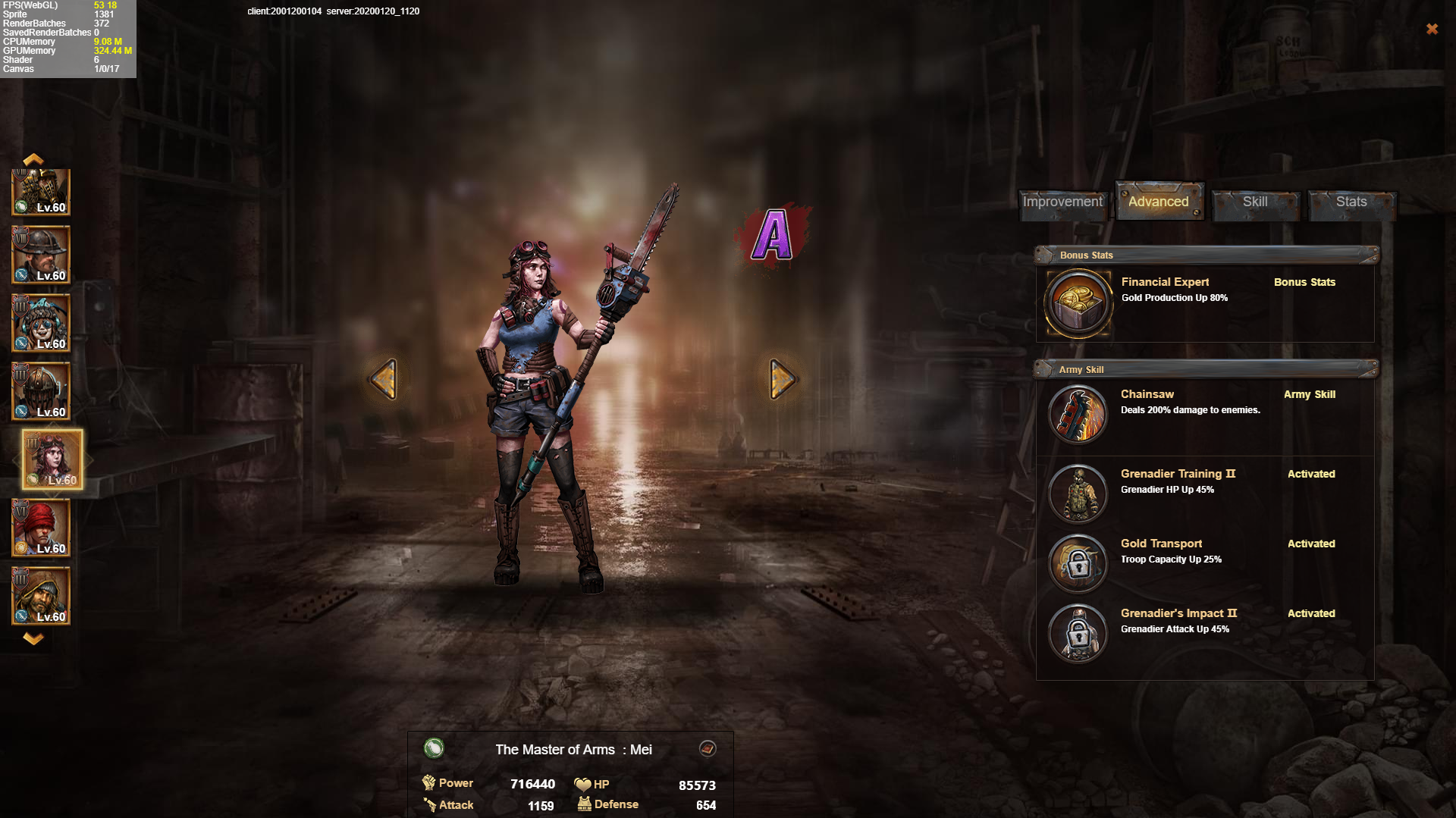Viewport: 1456px width, 818px height.
Task: Click the Financial Expert gold chest icon
Action: 1078,303
